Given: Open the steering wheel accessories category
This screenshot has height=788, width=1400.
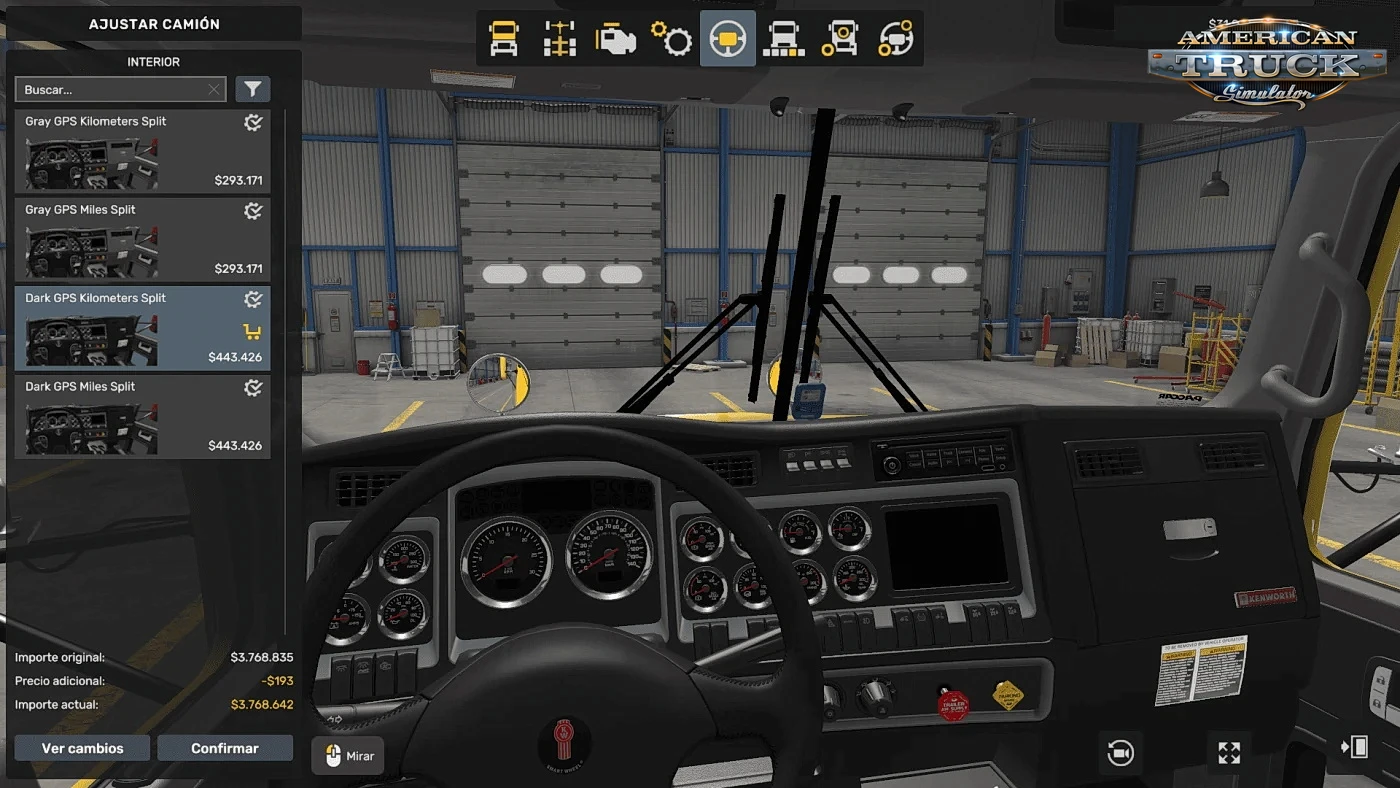Looking at the screenshot, I should tap(896, 39).
